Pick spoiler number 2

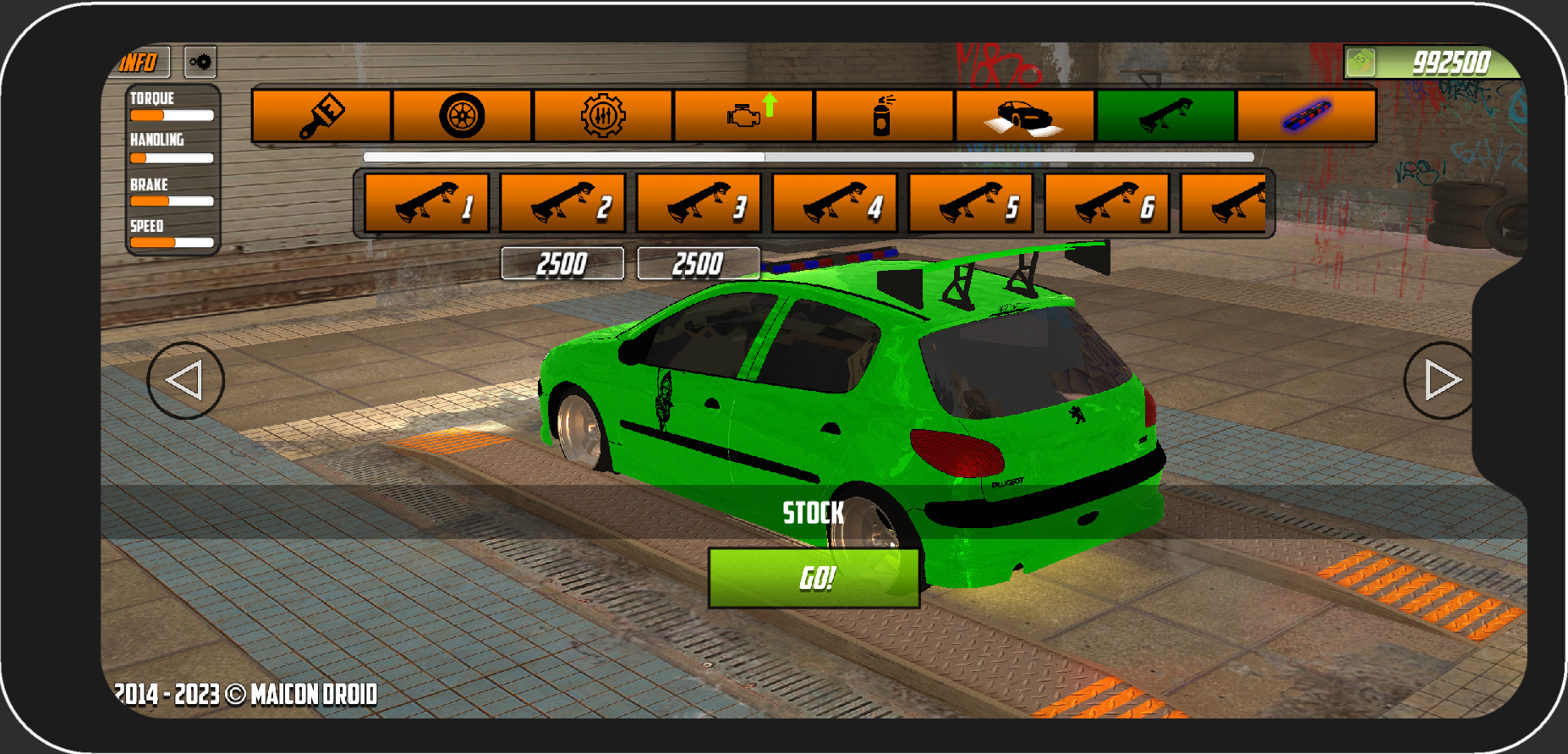[x=562, y=203]
